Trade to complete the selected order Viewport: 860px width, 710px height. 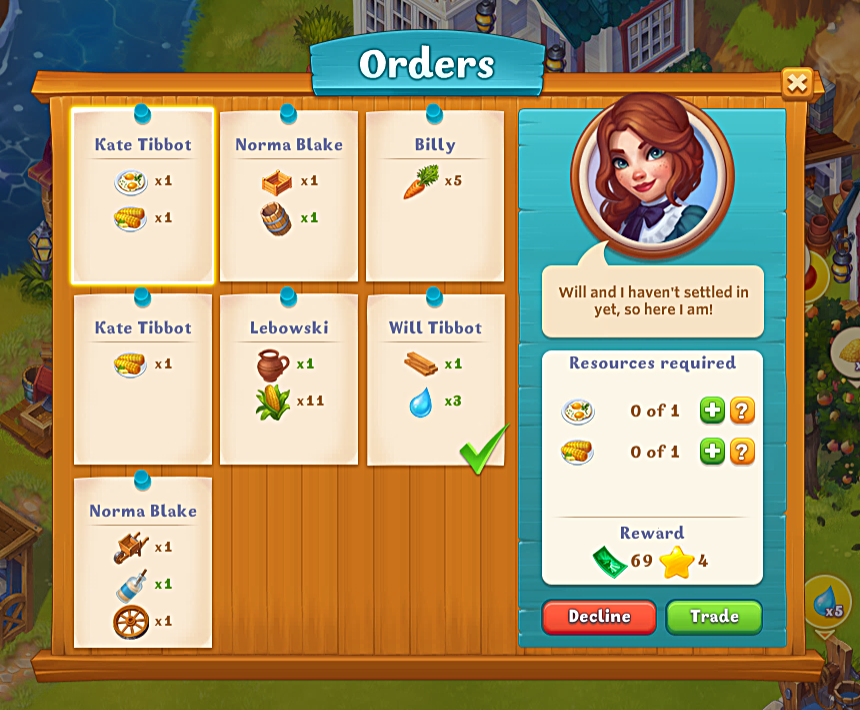click(714, 617)
